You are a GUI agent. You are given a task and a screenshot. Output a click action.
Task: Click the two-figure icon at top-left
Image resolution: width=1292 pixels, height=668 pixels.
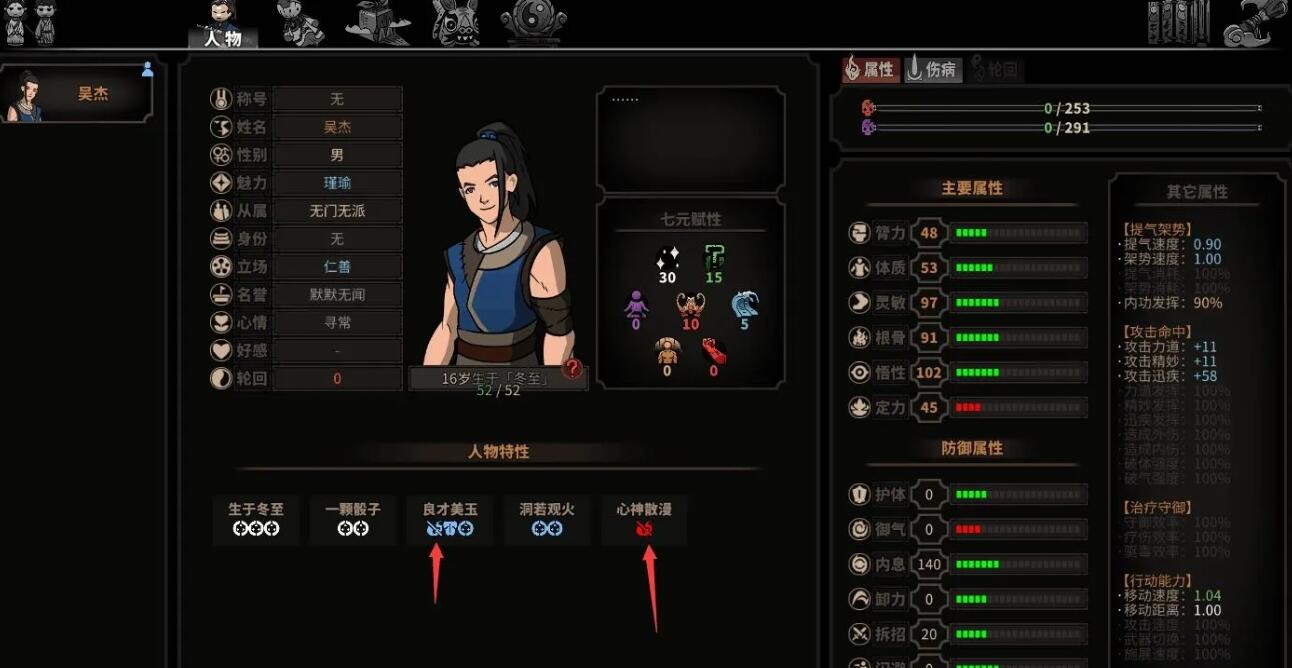[x=31, y=22]
